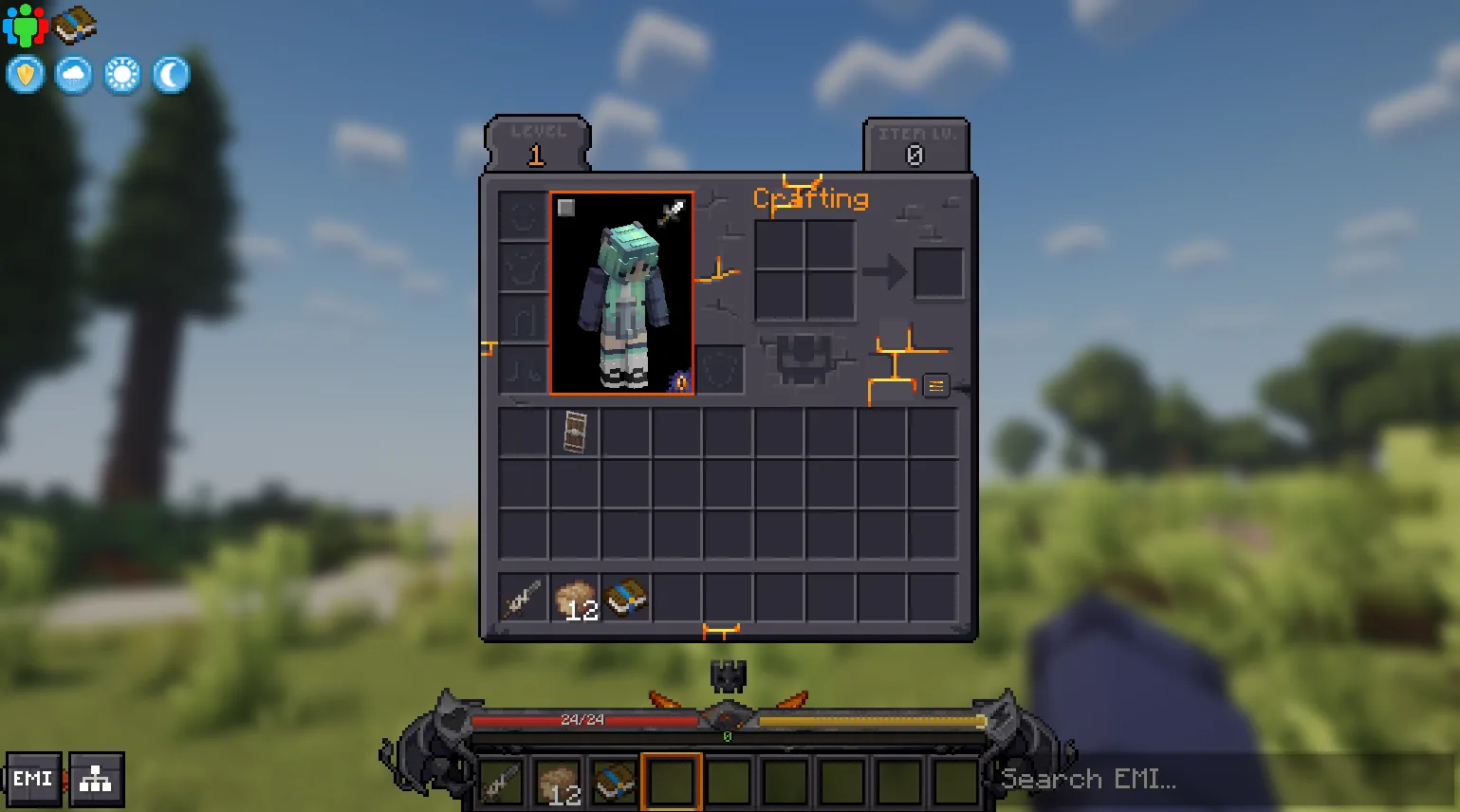Switch to daytime with the sun button

[122, 75]
